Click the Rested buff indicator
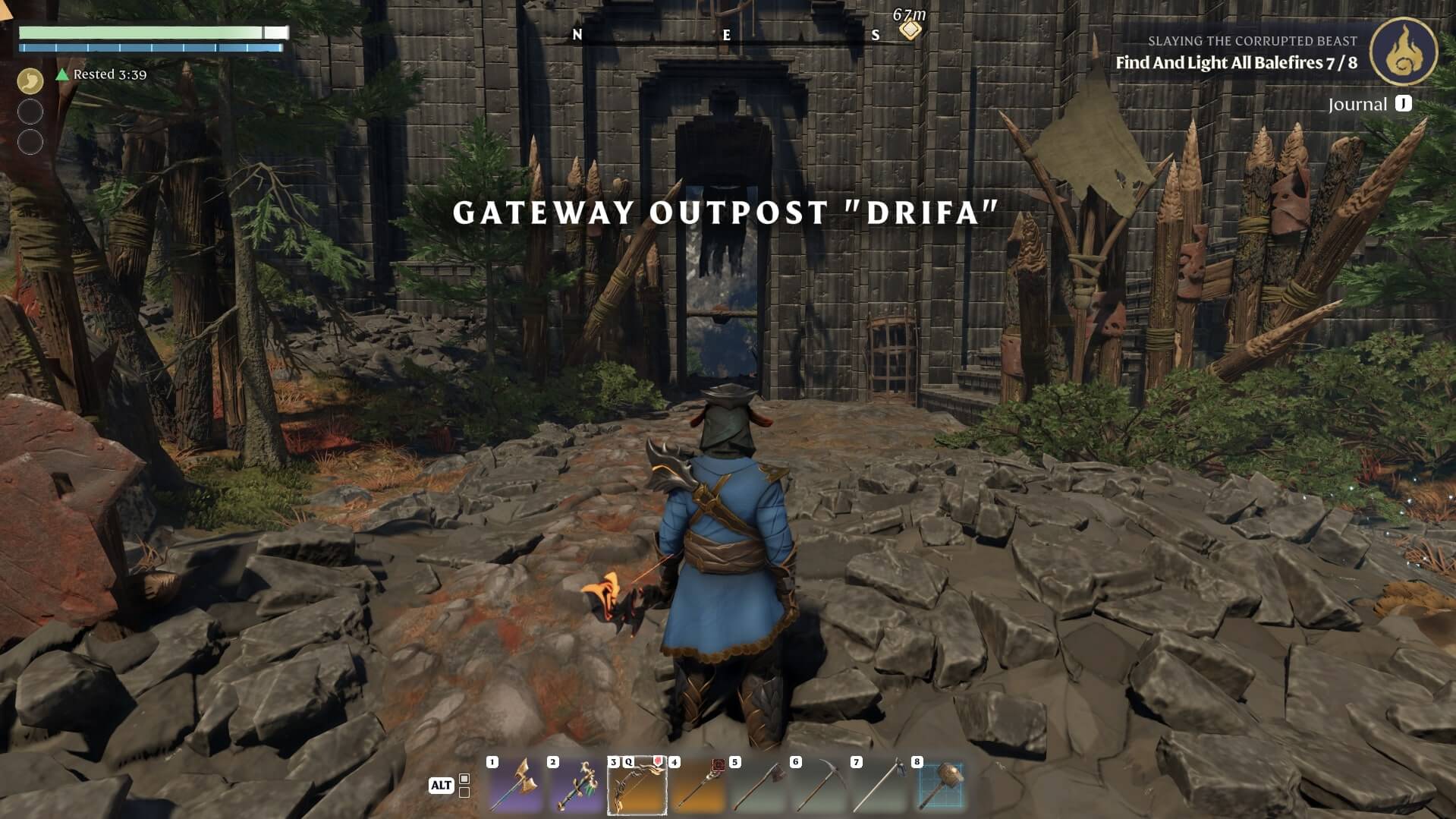Viewport: 1456px width, 819px height. [102, 74]
